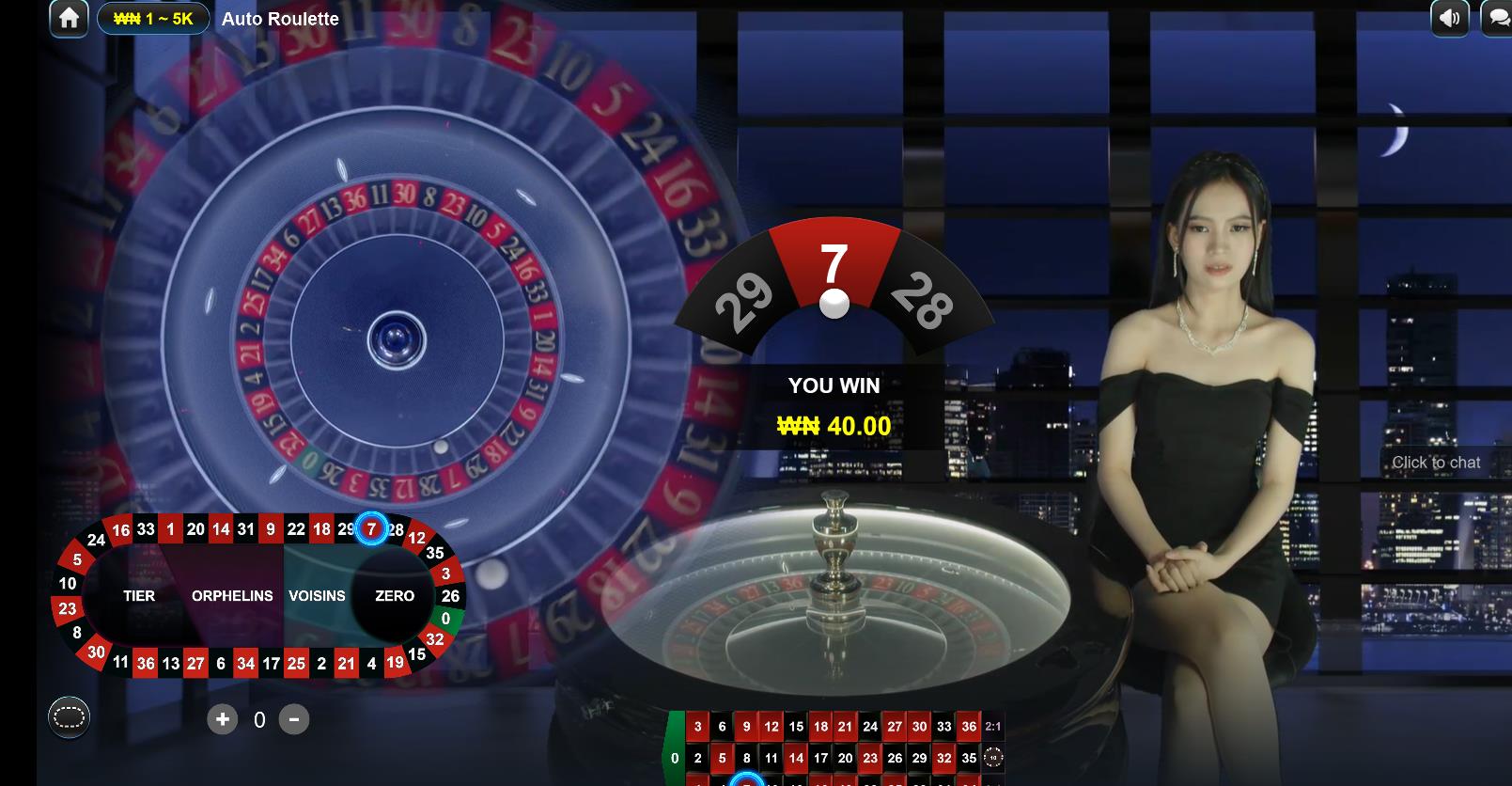This screenshot has width=1512, height=786.
Task: Go to the home lobby
Action: click(69, 18)
